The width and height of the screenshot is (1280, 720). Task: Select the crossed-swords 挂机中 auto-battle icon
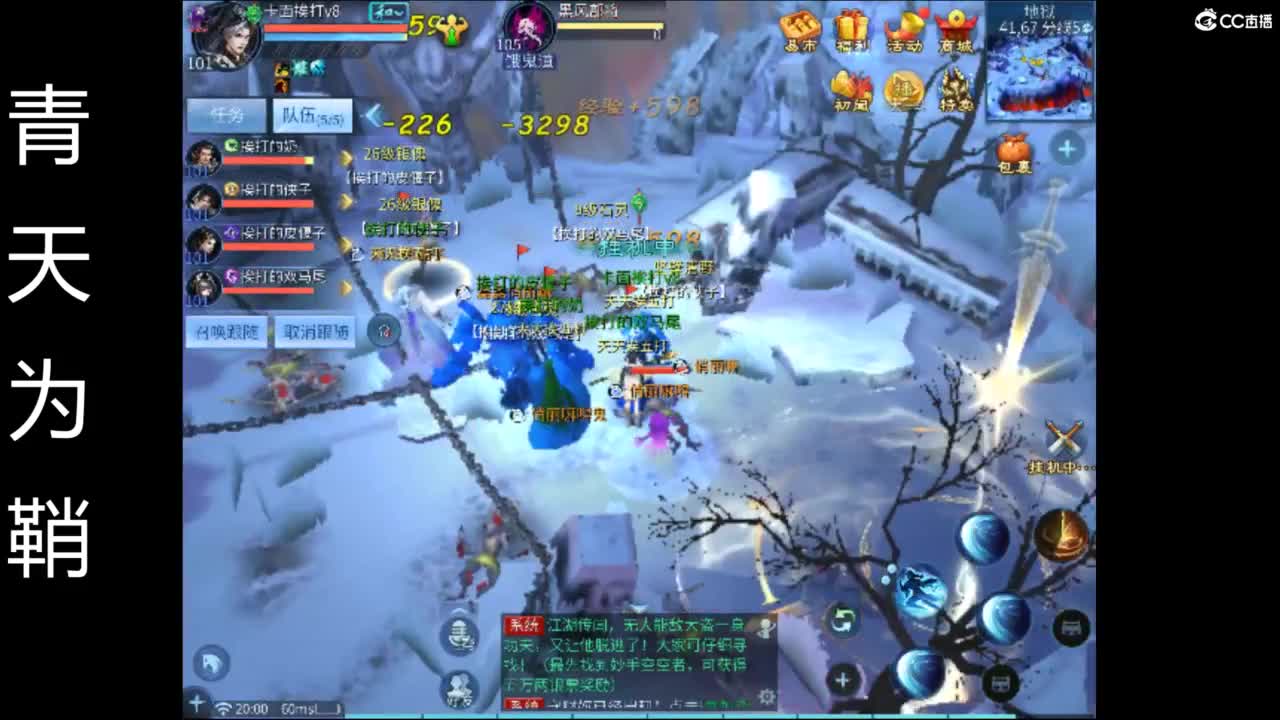click(1062, 438)
